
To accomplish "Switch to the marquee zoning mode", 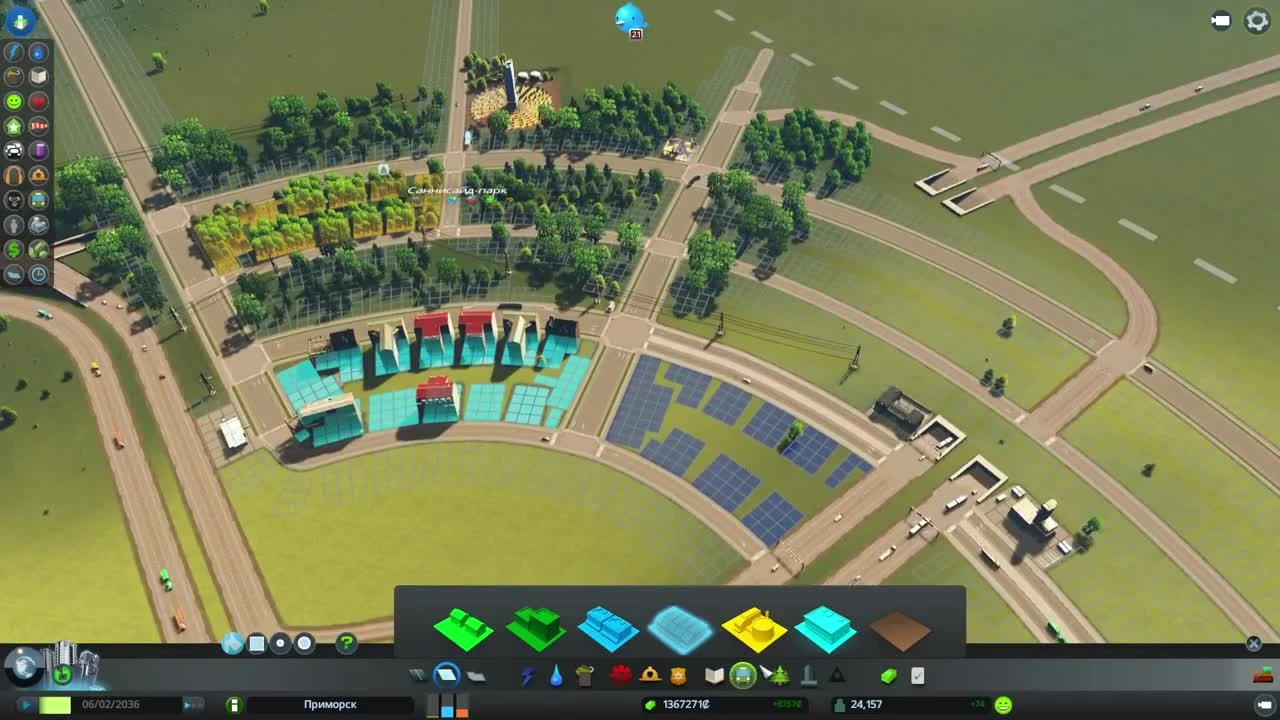I will [256, 643].
